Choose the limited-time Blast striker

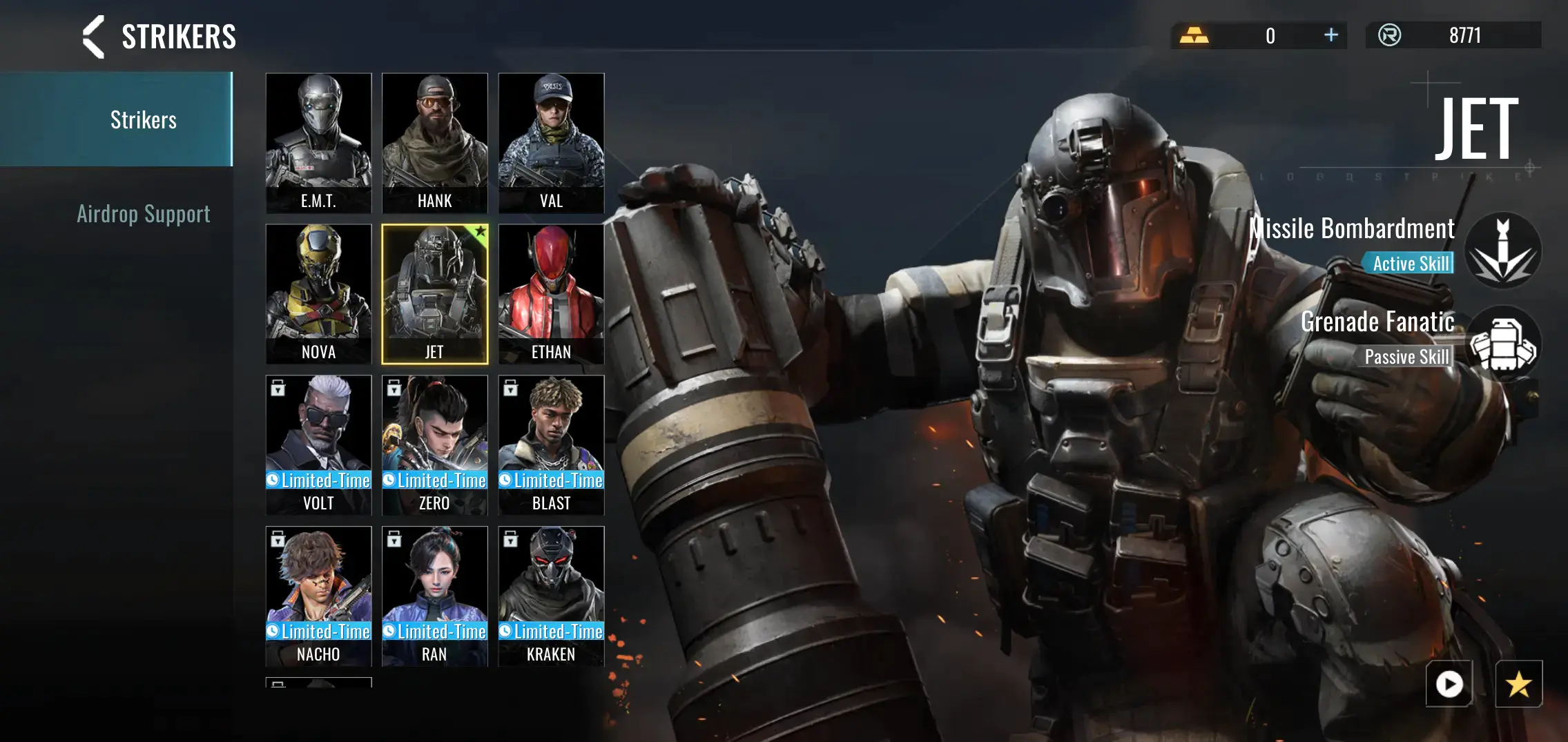point(551,445)
